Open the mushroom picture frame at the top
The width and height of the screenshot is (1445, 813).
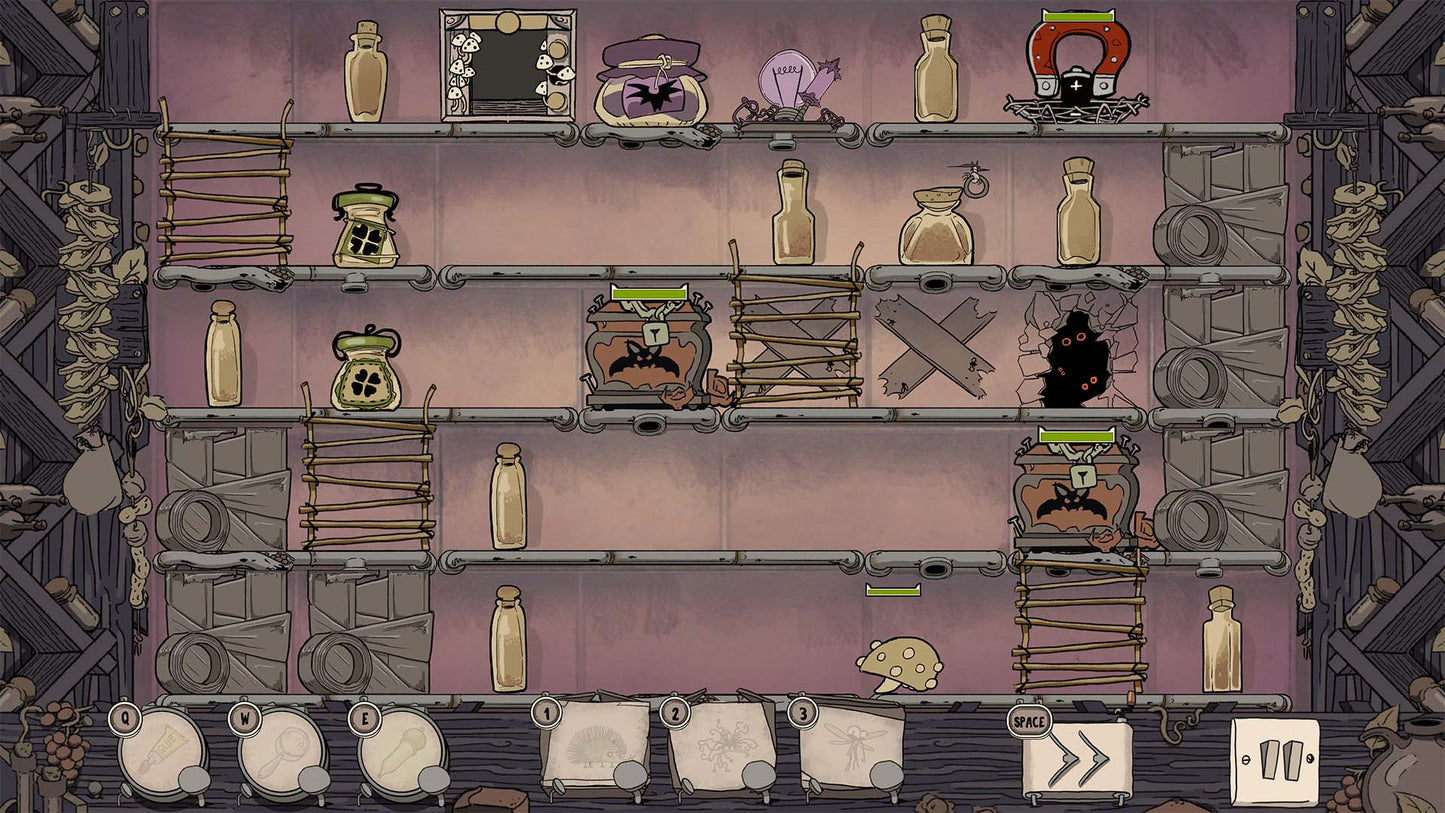point(510,65)
